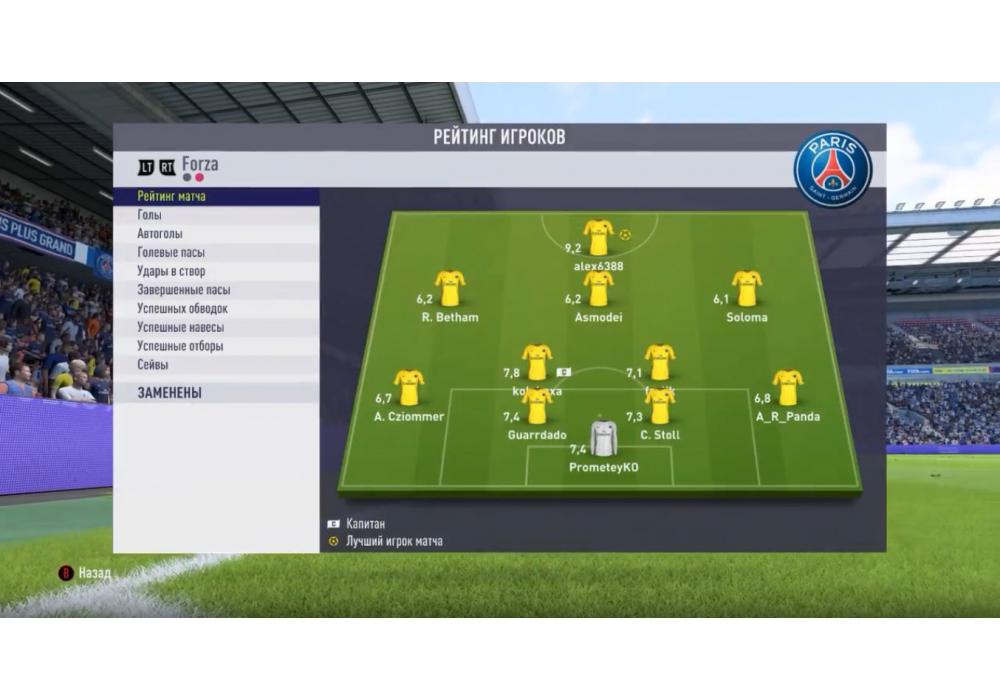Open the Автоголы stat entry
The width and height of the screenshot is (1000, 700).
[x=160, y=234]
